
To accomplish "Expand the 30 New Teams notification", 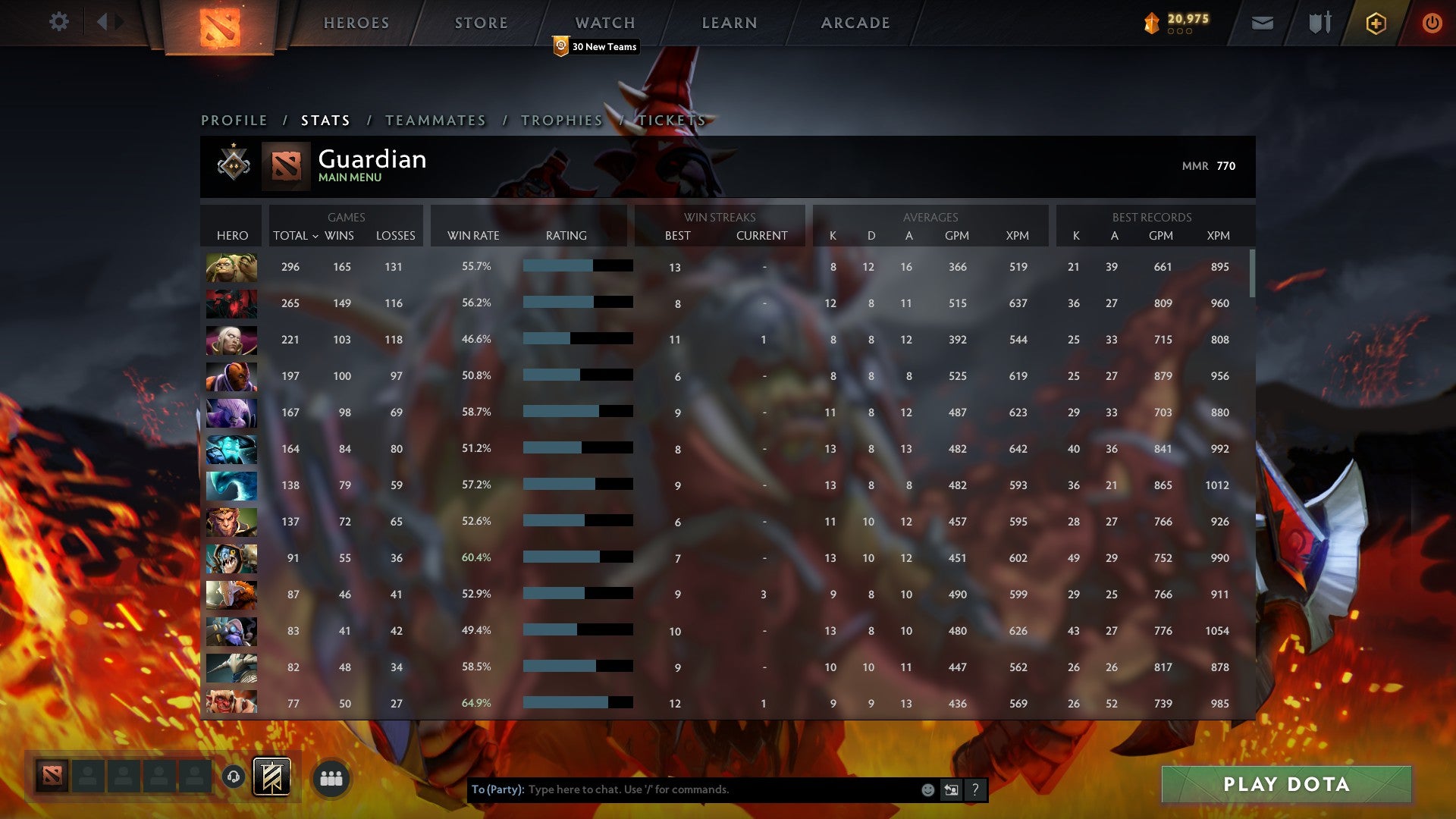I will click(x=596, y=46).
